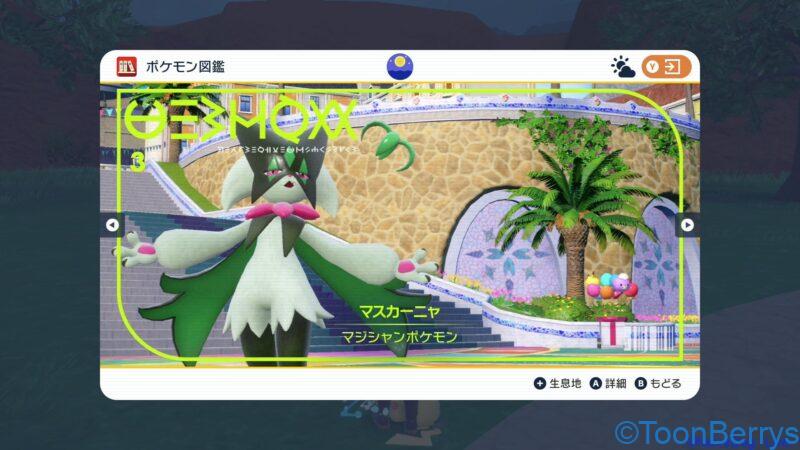Viewport: 800px width, 450px height.
Task: Show the previous Pokémon with the left arrow
Action: pyautogui.click(x=112, y=225)
